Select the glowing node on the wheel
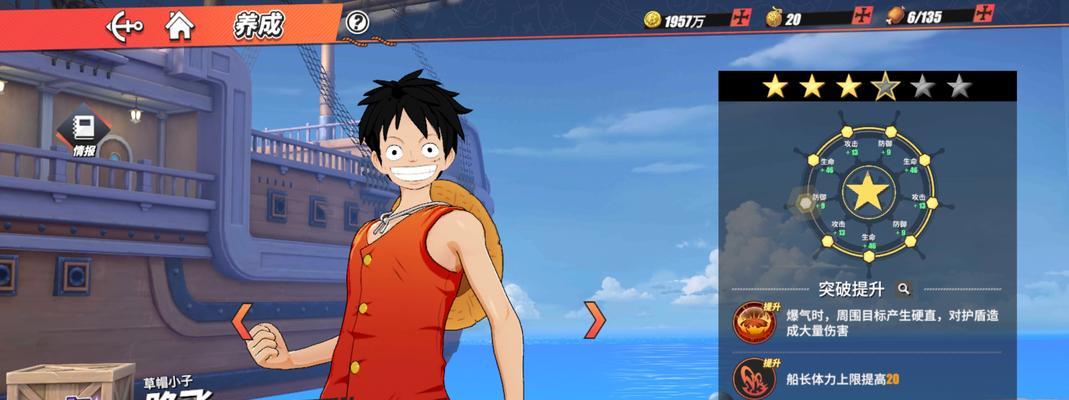The width and height of the screenshot is (1069, 400). [805, 204]
